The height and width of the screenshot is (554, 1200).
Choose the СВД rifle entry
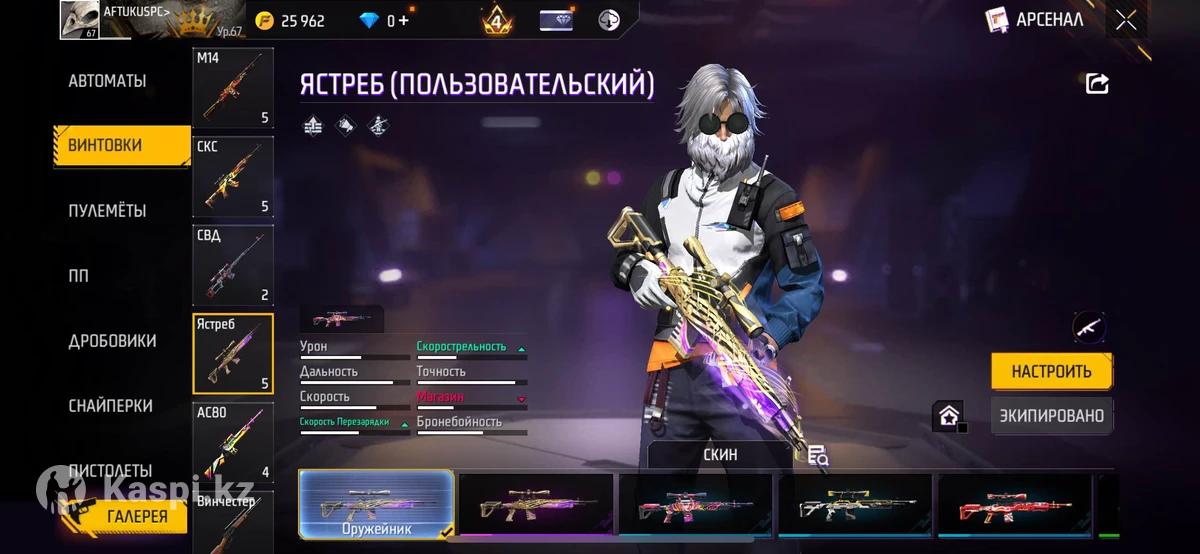pyautogui.click(x=232, y=266)
